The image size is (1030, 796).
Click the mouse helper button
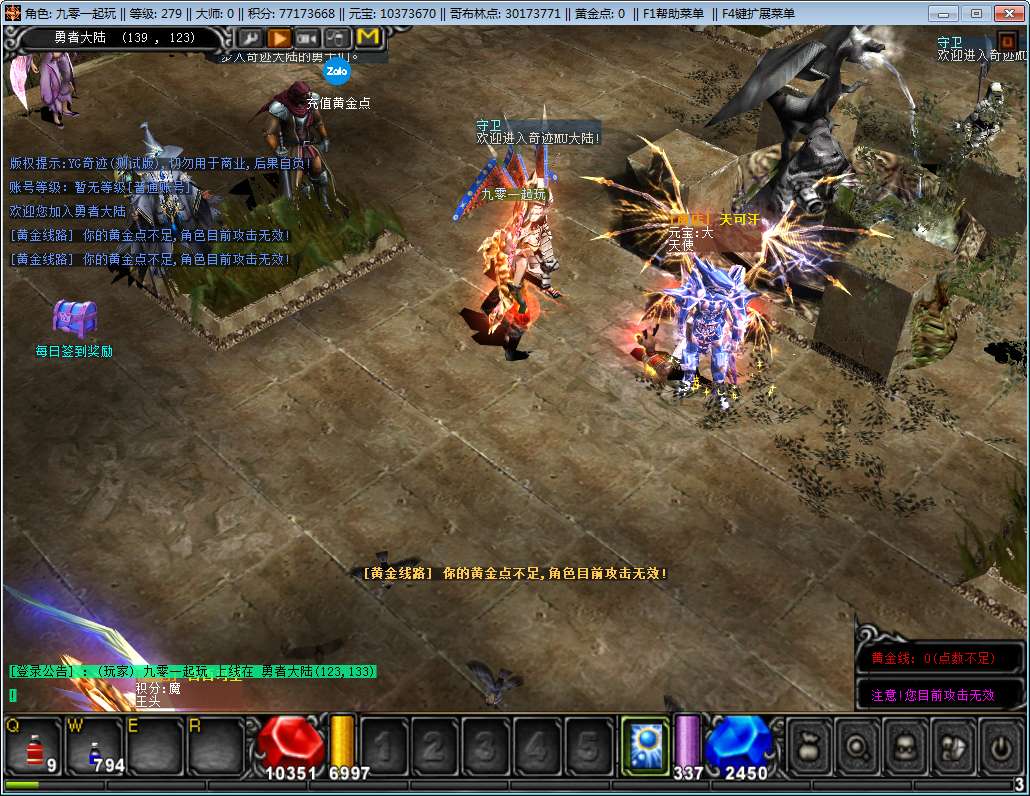338,38
